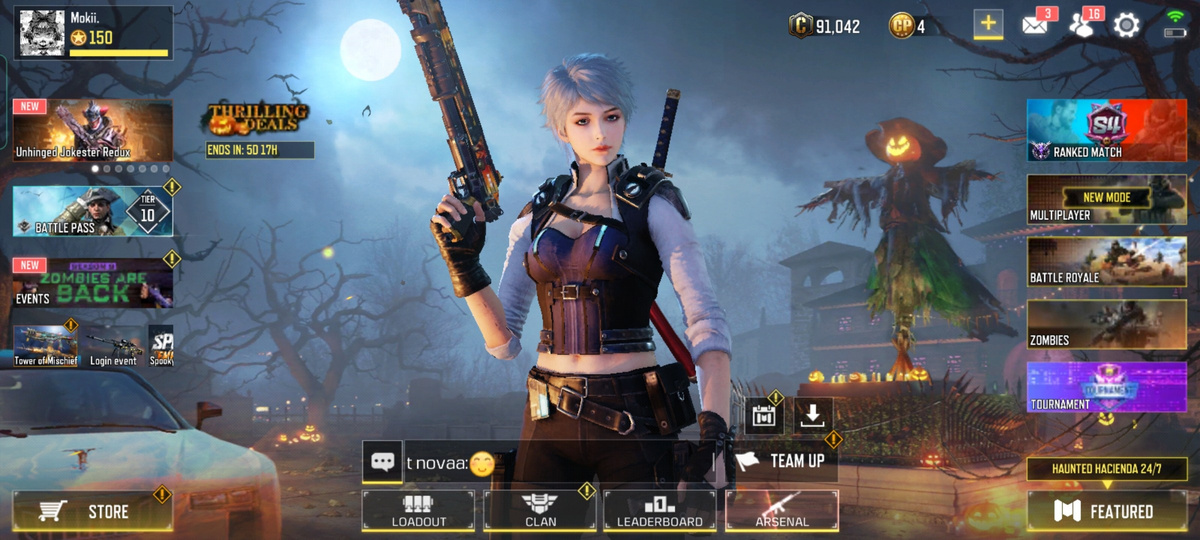
Task: Select the Ranked Match mode
Action: [x=1106, y=130]
